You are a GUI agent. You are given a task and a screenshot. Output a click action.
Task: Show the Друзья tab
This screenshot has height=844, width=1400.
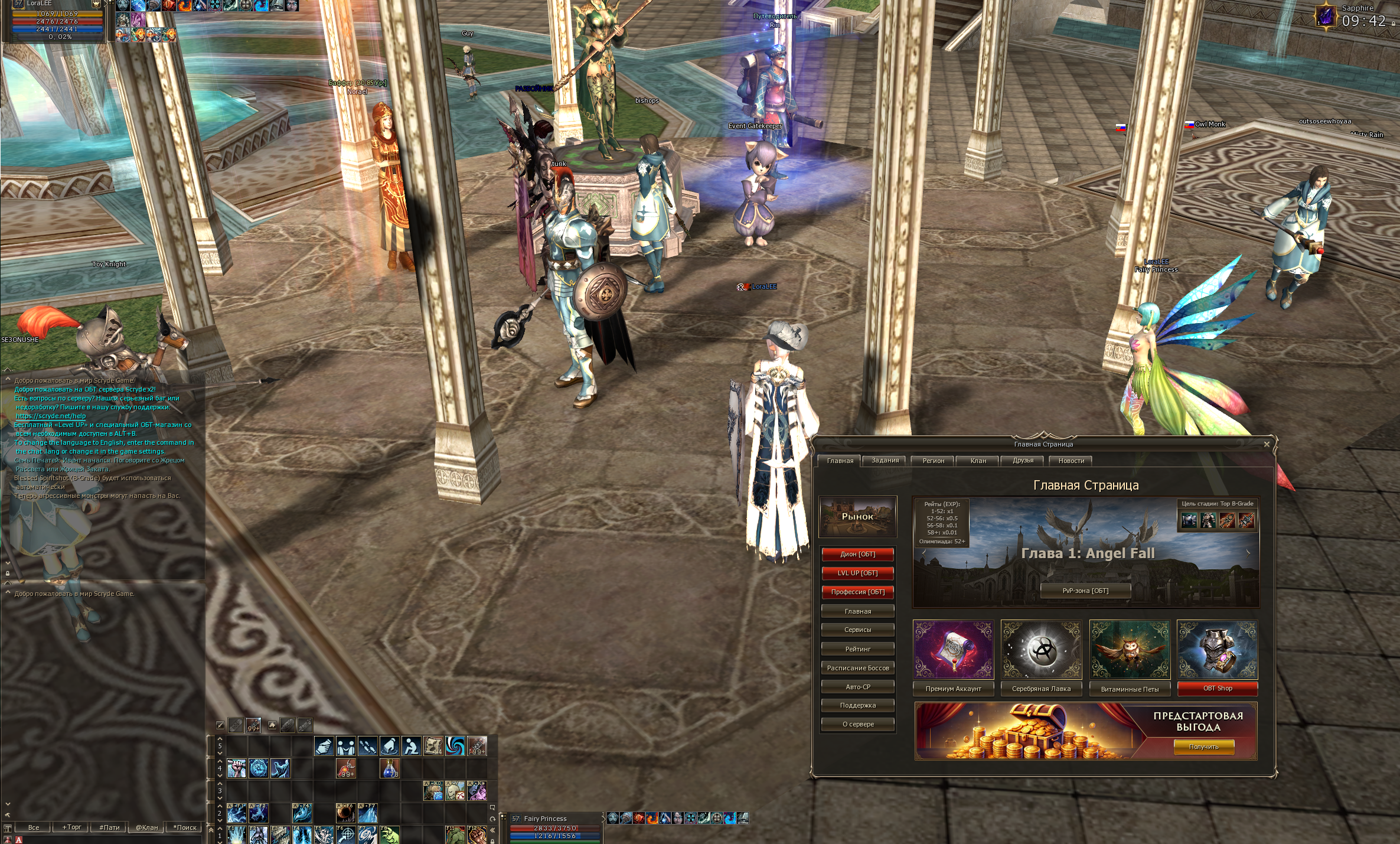pos(1023,461)
